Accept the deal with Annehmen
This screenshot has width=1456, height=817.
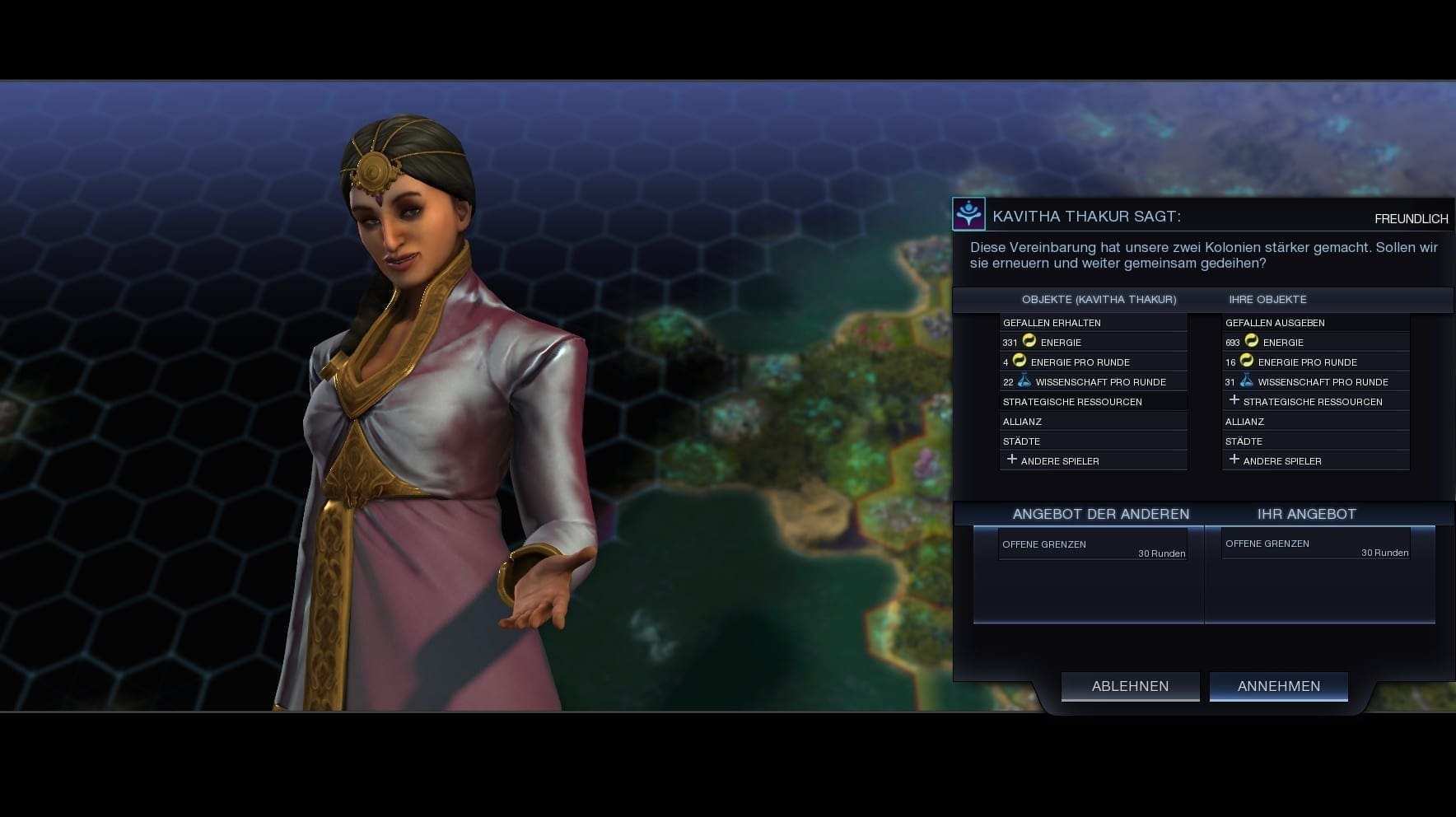(1278, 686)
